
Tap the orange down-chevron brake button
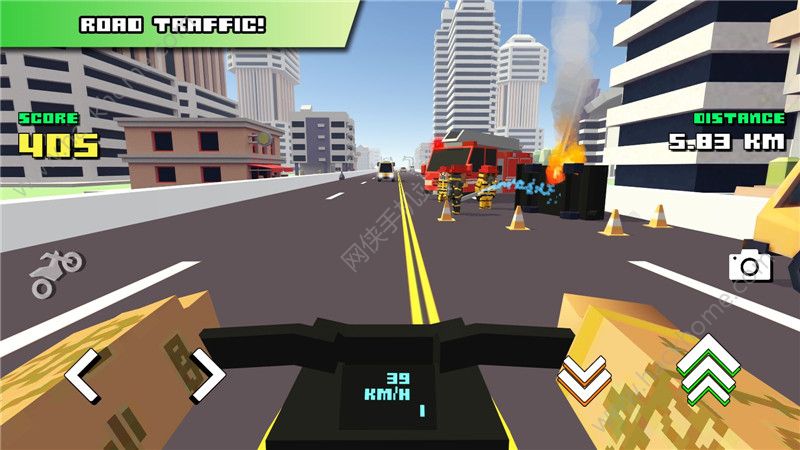click(x=583, y=374)
